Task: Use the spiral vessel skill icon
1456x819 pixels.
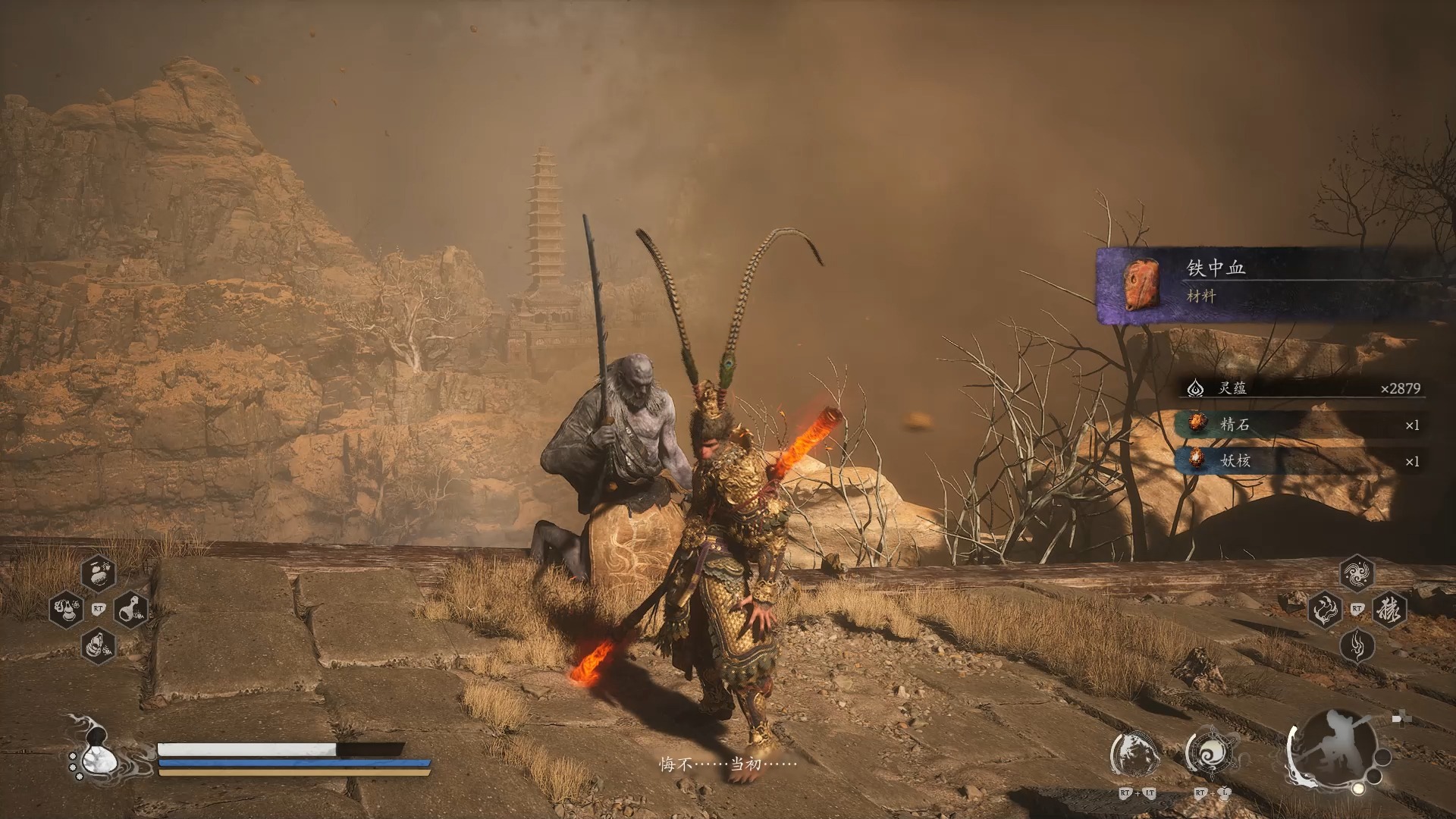Action: (x=1210, y=755)
